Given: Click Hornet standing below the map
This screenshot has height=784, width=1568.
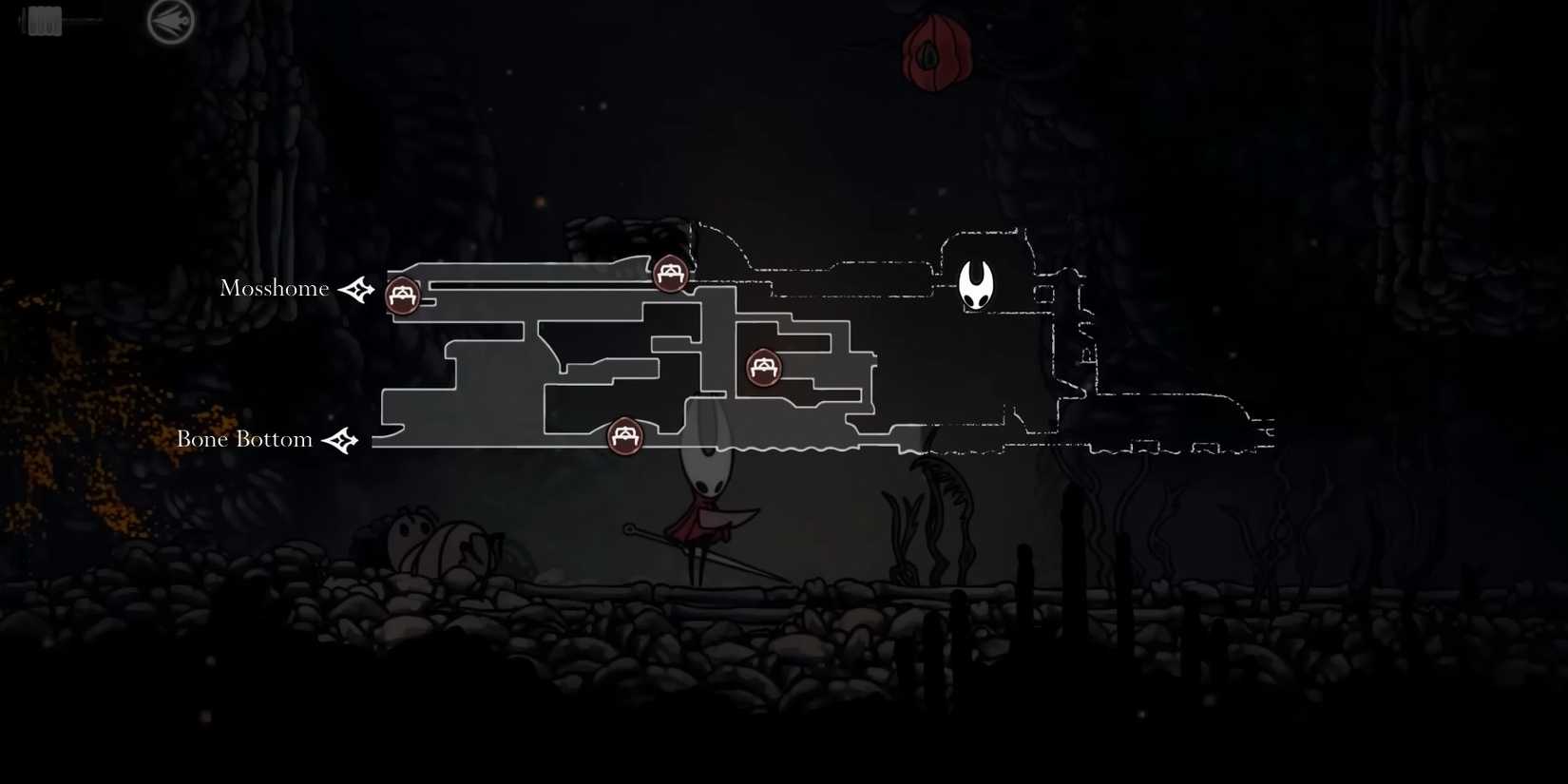Looking at the screenshot, I should 705,513.
